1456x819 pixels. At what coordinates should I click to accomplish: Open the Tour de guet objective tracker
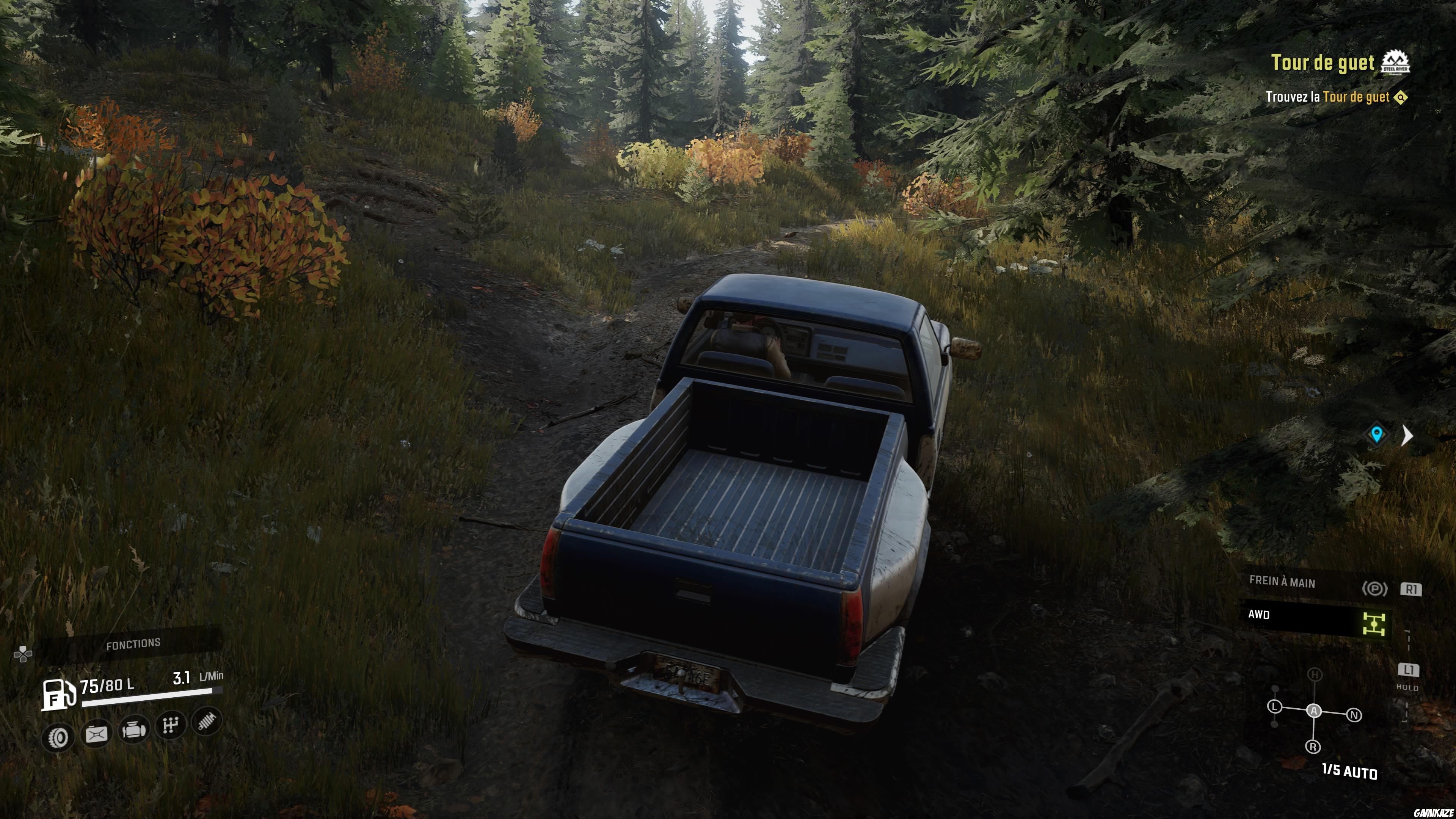pyautogui.click(x=1323, y=63)
